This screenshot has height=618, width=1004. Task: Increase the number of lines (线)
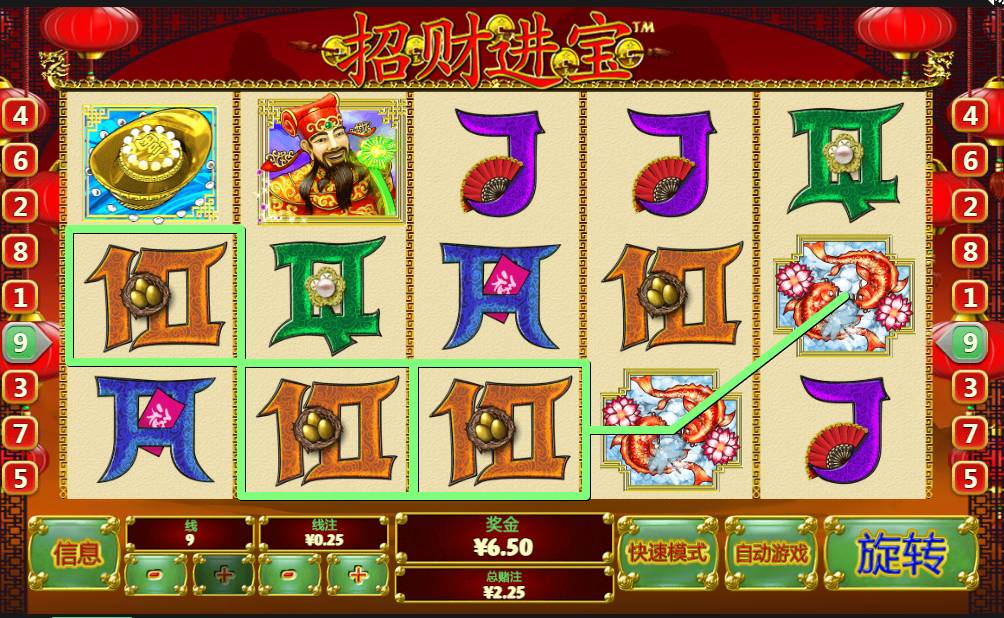tap(222, 575)
